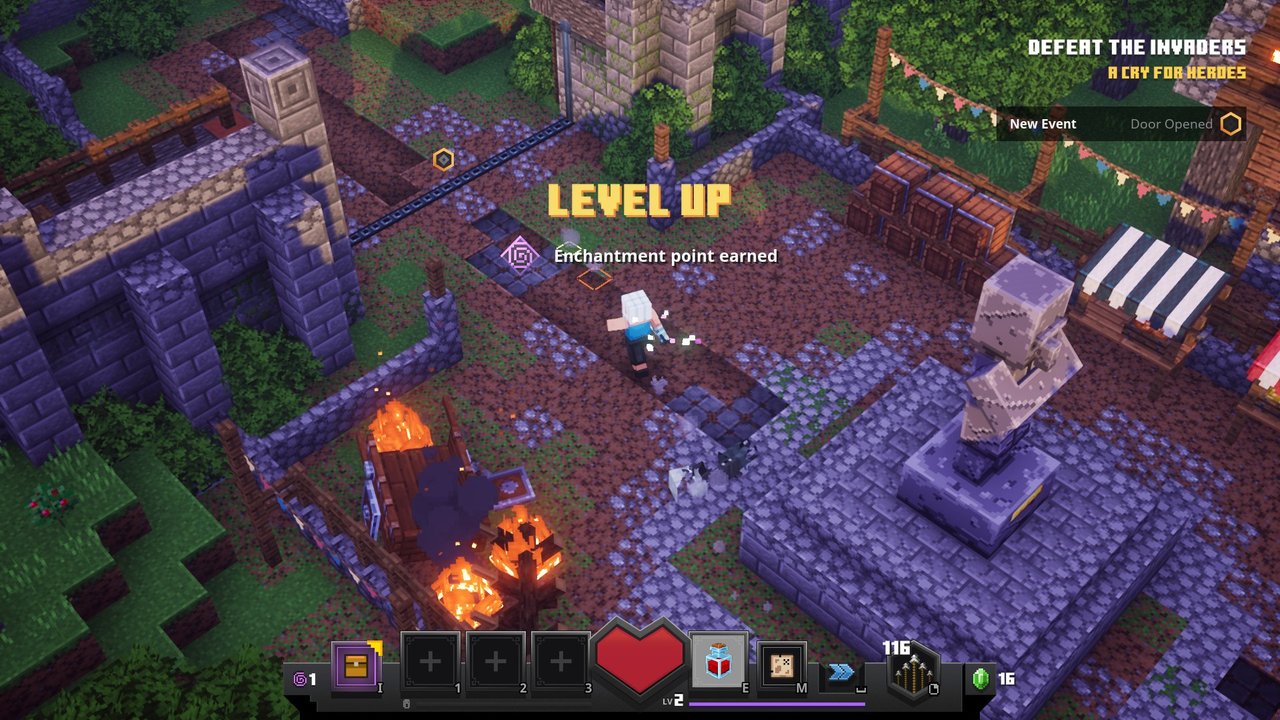The height and width of the screenshot is (720, 1280).
Task: Toggle artifact slot 2
Action: pyautogui.click(x=493, y=660)
